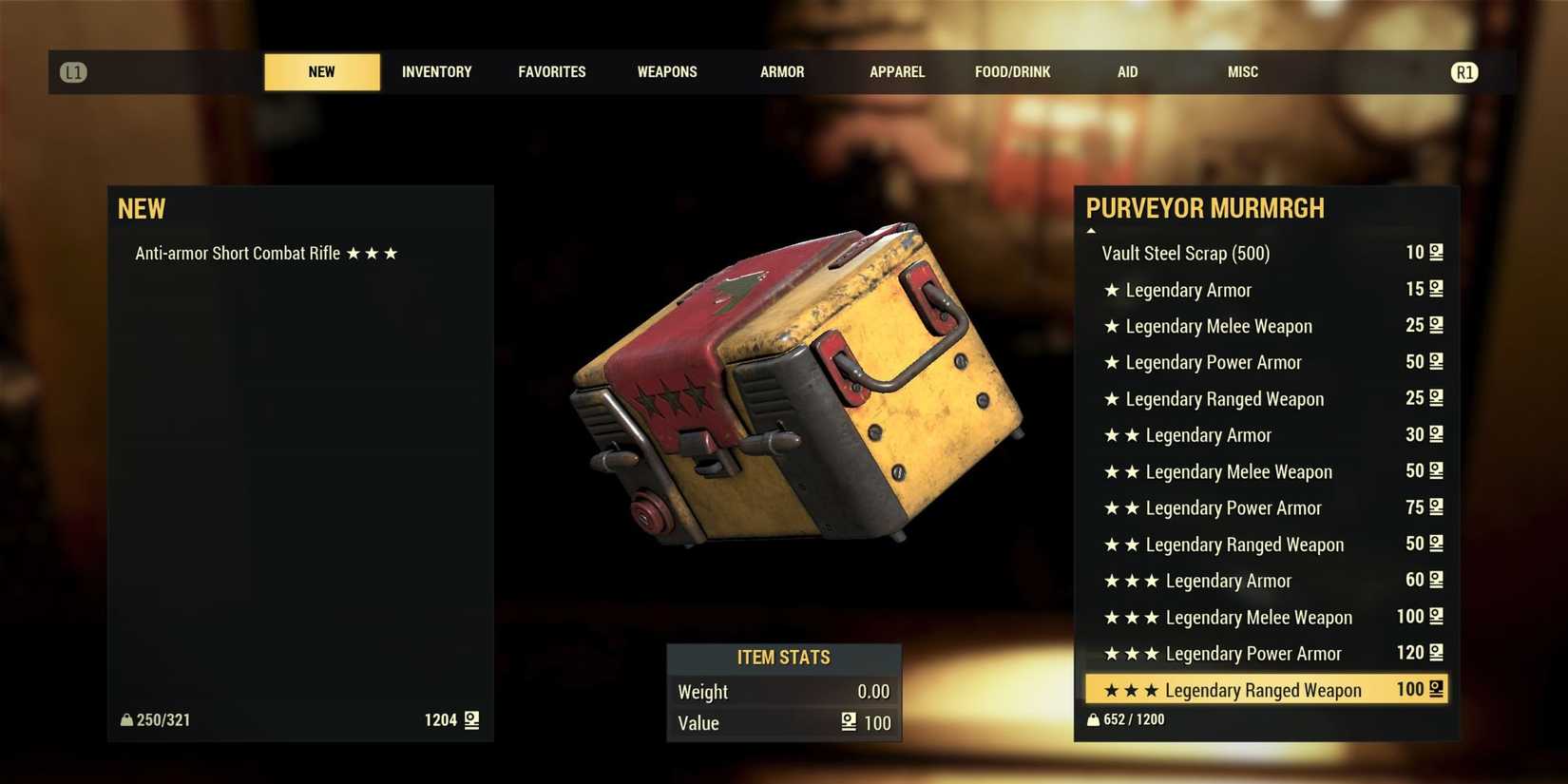
Task: Open the FOOD/DRINK tab
Action: click(x=1012, y=71)
